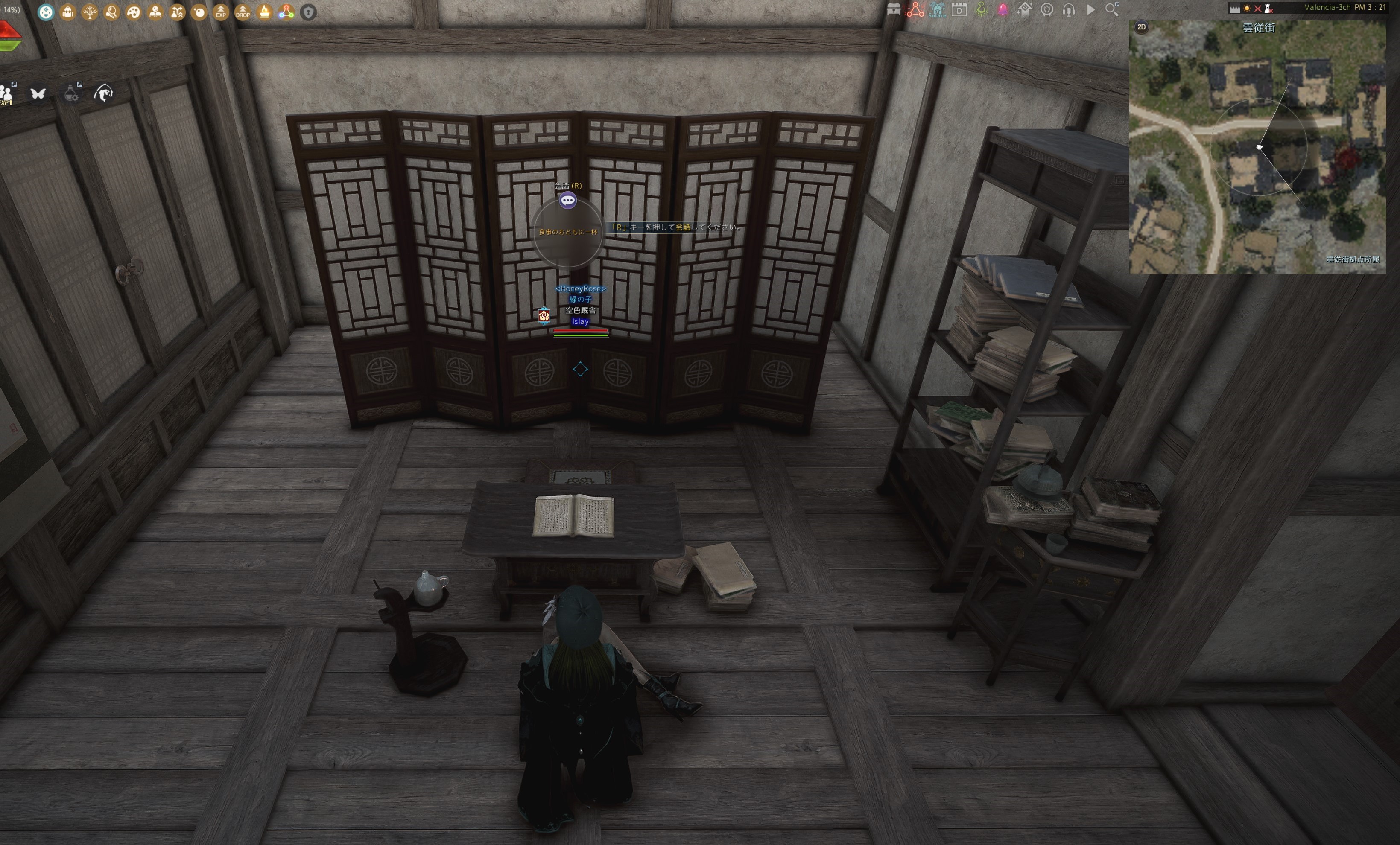The height and width of the screenshot is (845, 1400).
Task: Click the EXP boost icon
Action: (x=220, y=12)
